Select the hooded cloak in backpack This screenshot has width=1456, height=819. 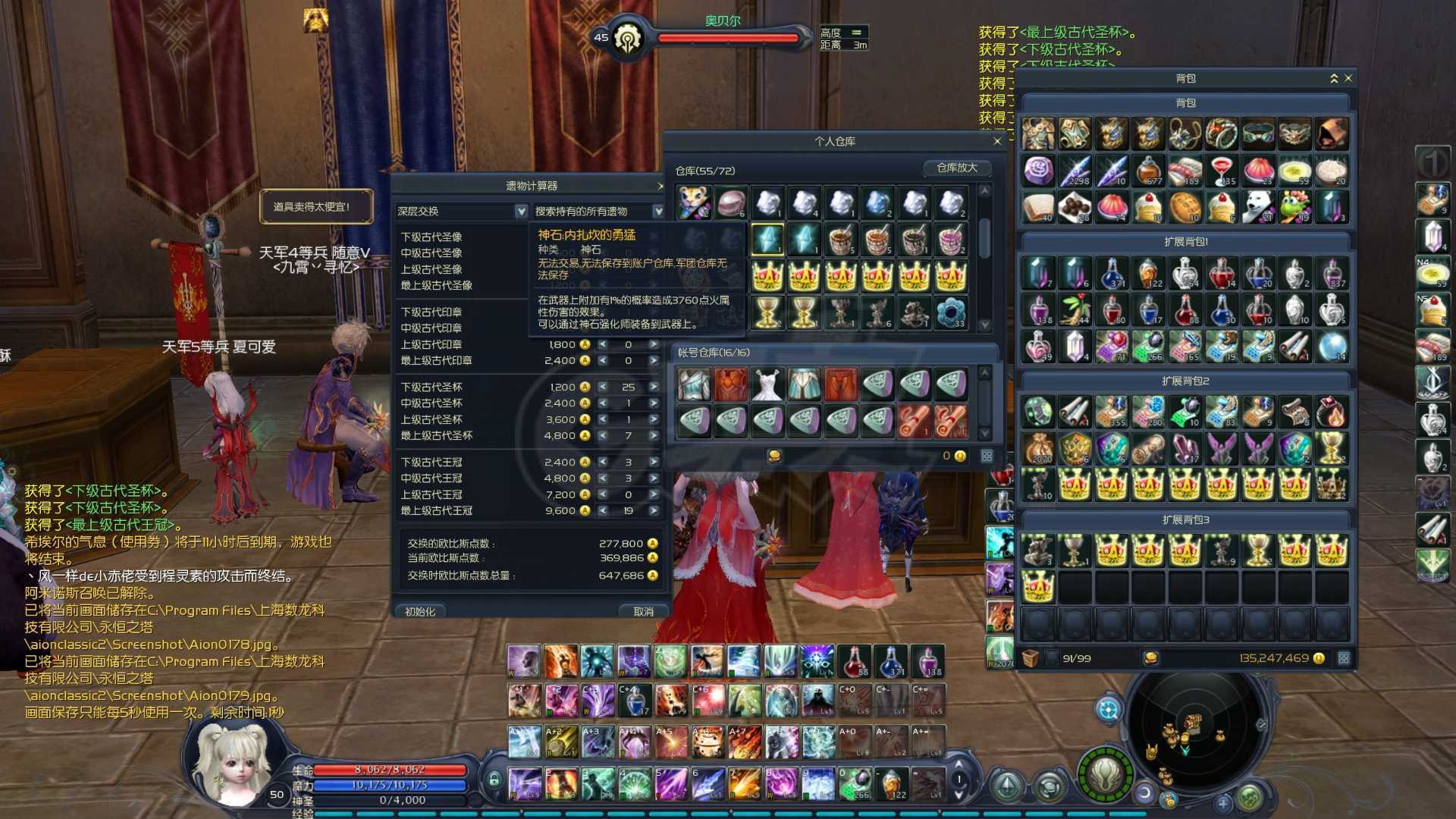click(x=1332, y=134)
